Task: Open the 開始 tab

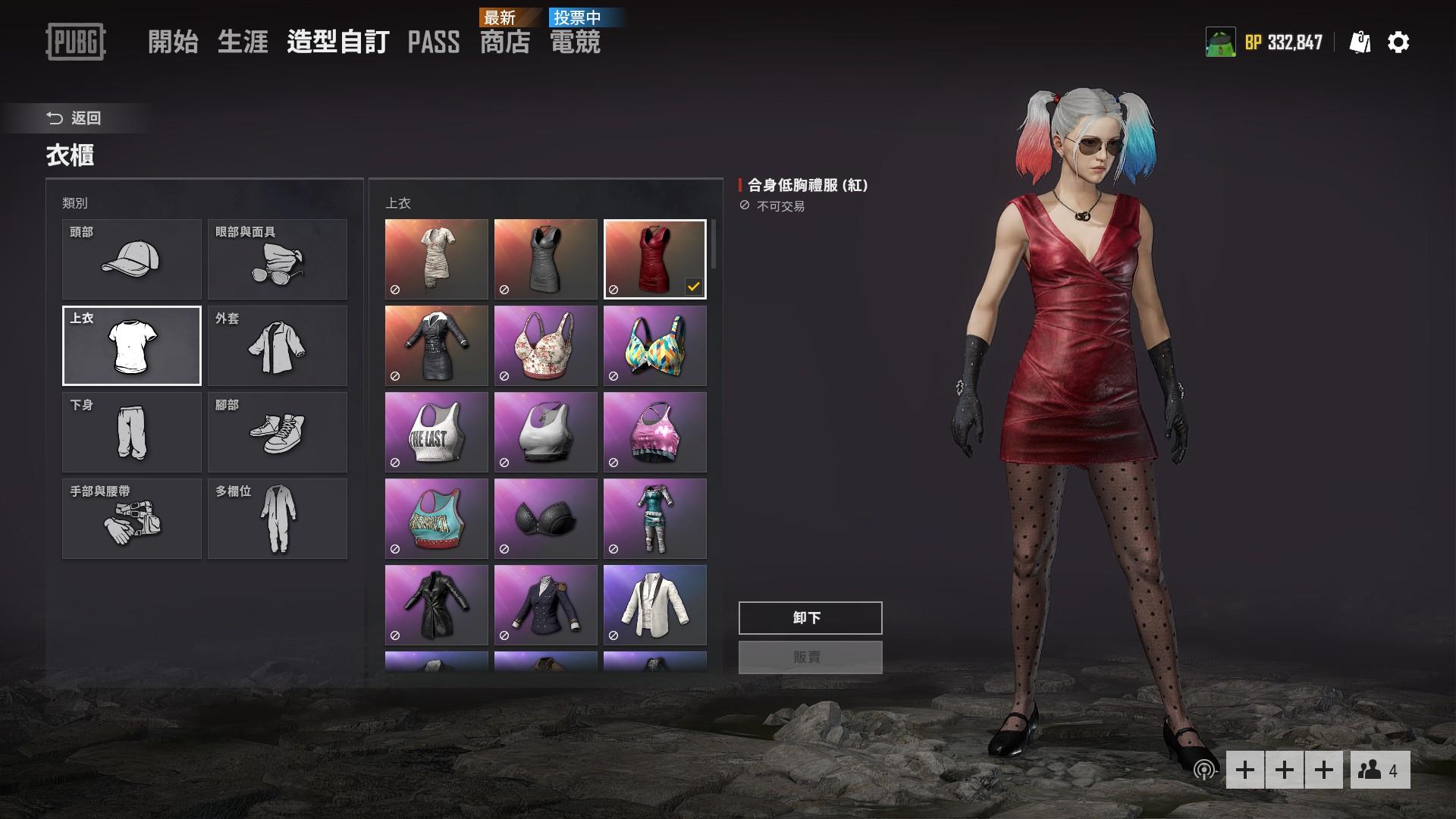Action: click(x=173, y=42)
